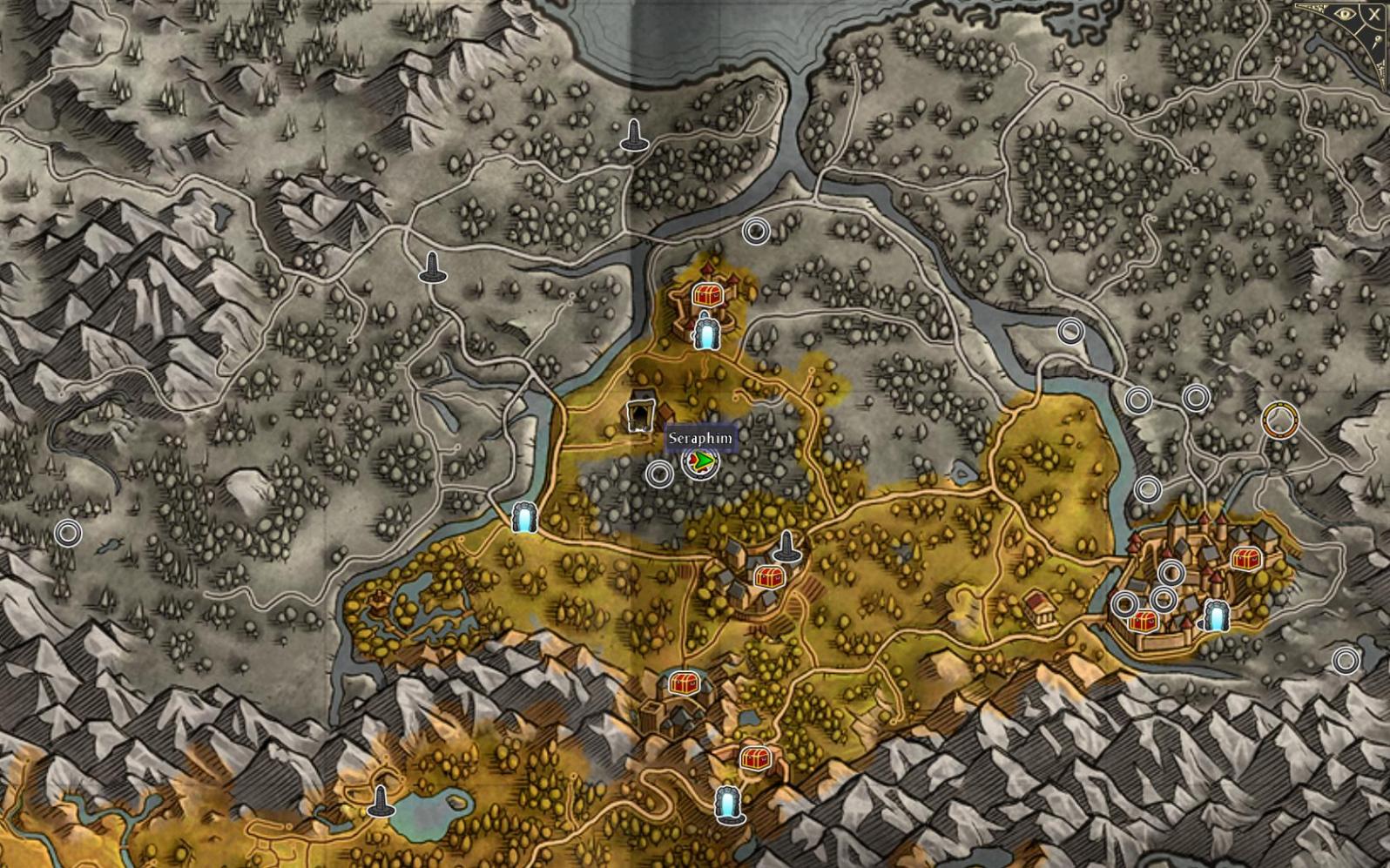Pick the treasure chest at the hilltop castle

[x=706, y=295]
